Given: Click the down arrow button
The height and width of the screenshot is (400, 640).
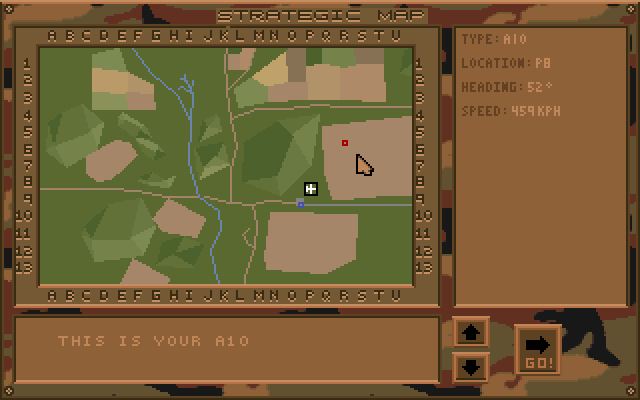Looking at the screenshot, I should (471, 366).
